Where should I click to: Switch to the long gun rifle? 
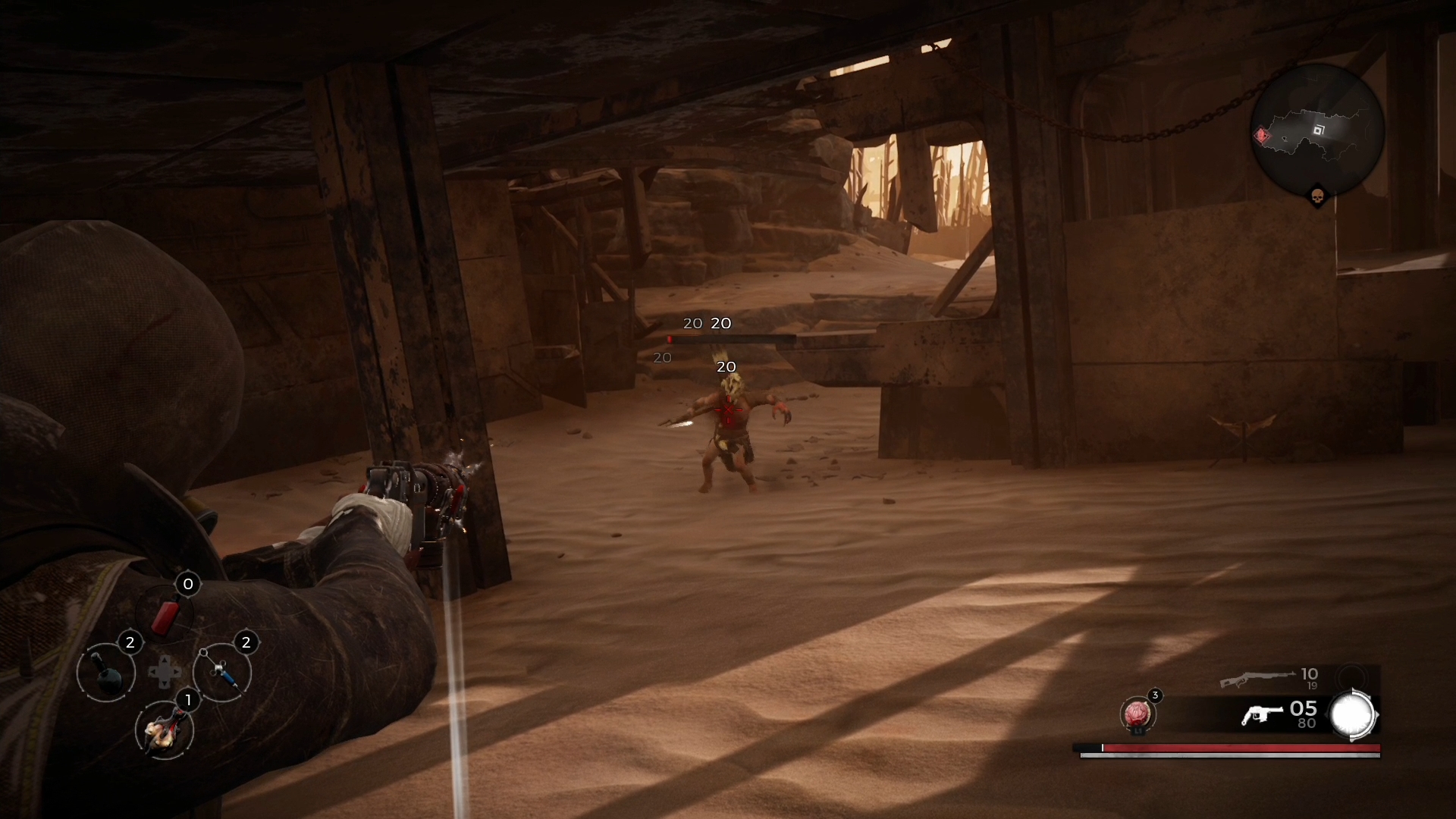point(1257,678)
